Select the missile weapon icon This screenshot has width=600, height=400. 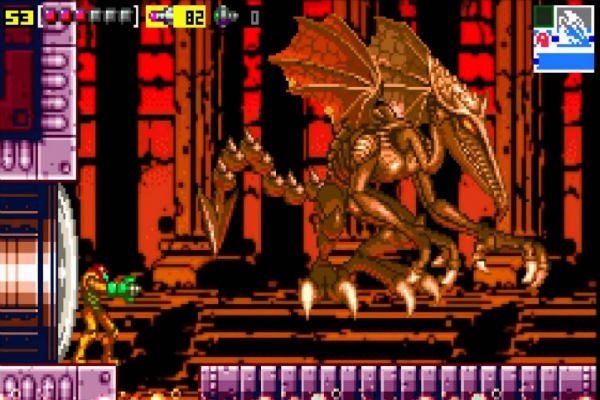(x=160, y=16)
